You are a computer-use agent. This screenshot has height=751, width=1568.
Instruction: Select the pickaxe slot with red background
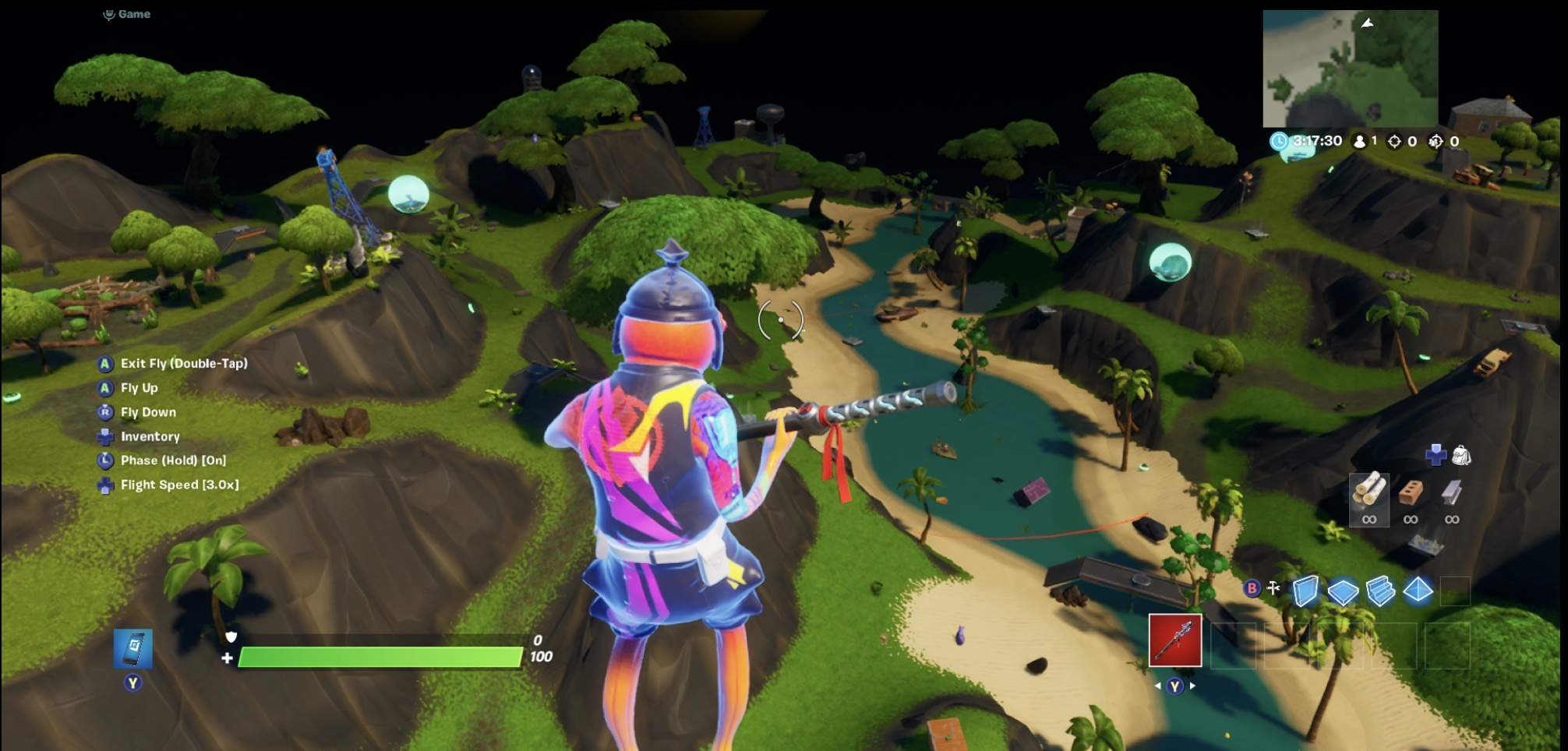1175,640
